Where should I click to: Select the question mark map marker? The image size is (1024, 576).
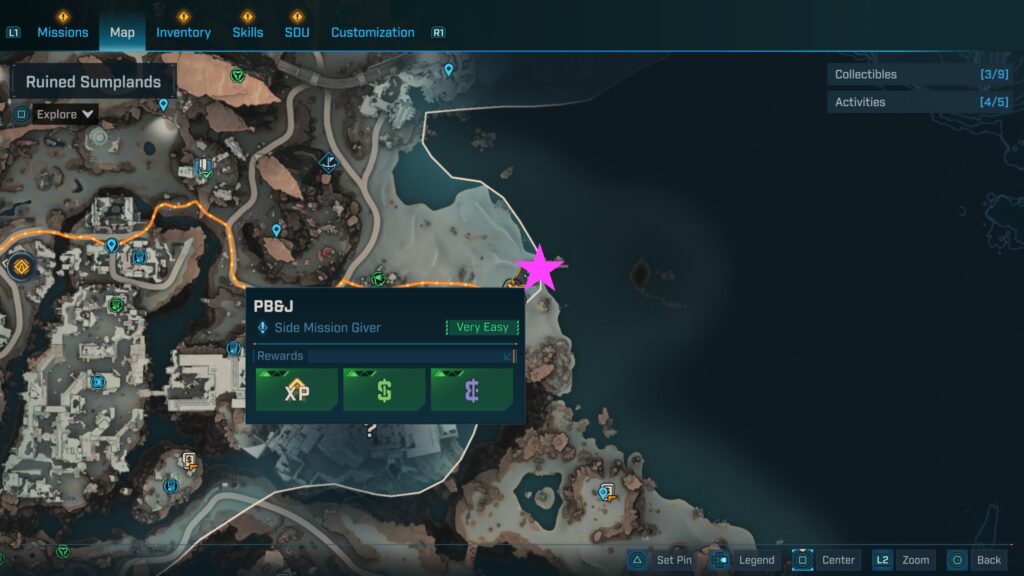[x=371, y=431]
